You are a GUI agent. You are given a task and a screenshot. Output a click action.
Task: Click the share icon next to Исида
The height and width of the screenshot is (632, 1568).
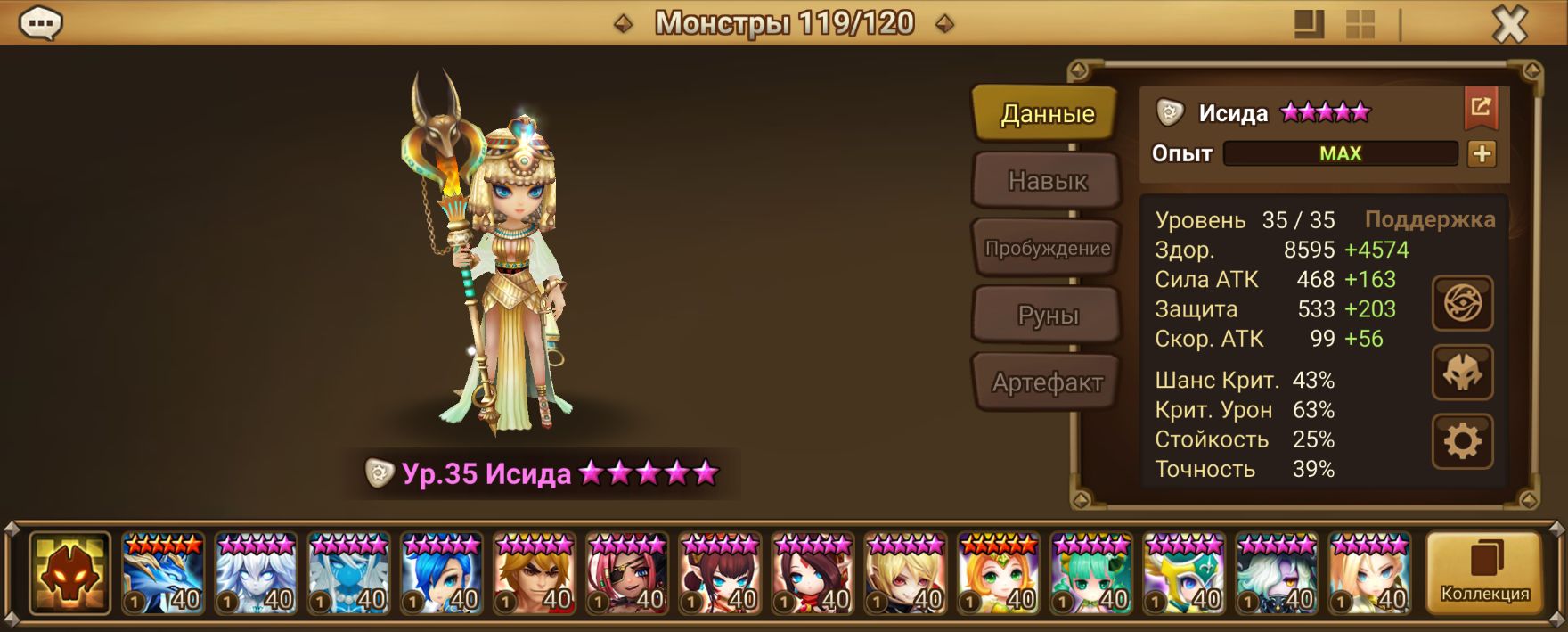point(1481,109)
